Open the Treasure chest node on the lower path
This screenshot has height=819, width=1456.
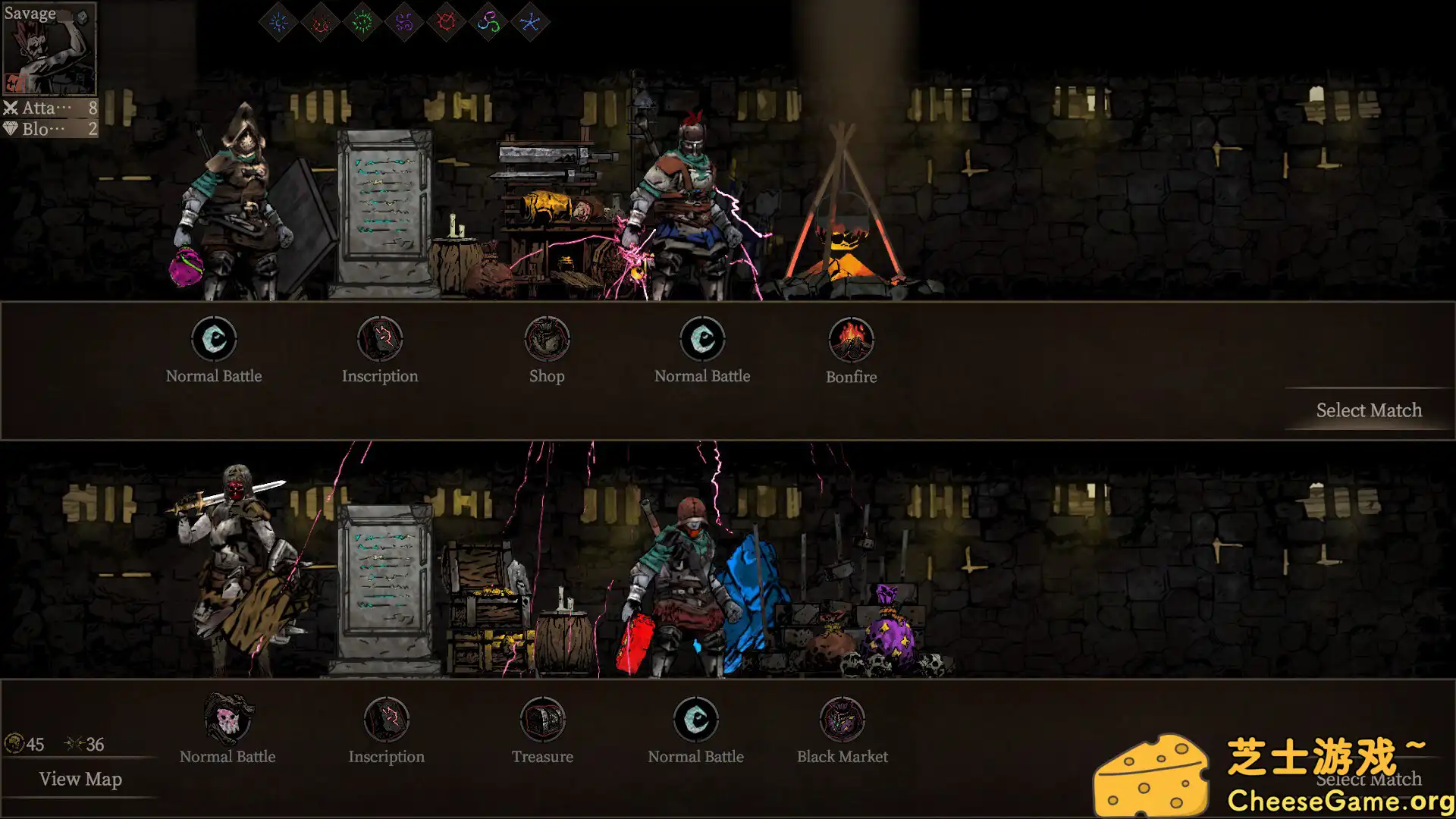pyautogui.click(x=543, y=720)
